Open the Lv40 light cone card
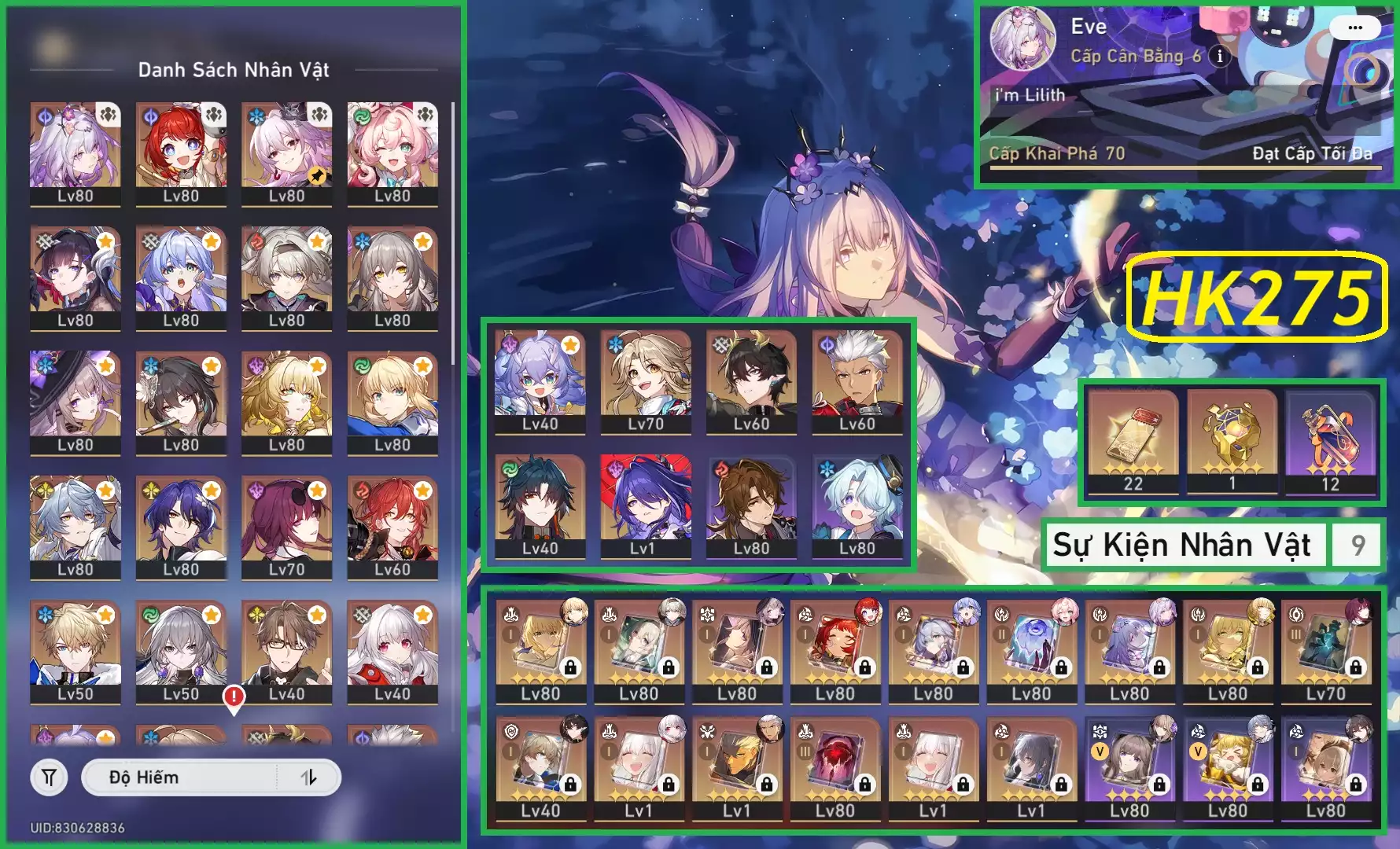Image resolution: width=1400 pixels, height=849 pixels. point(540,767)
